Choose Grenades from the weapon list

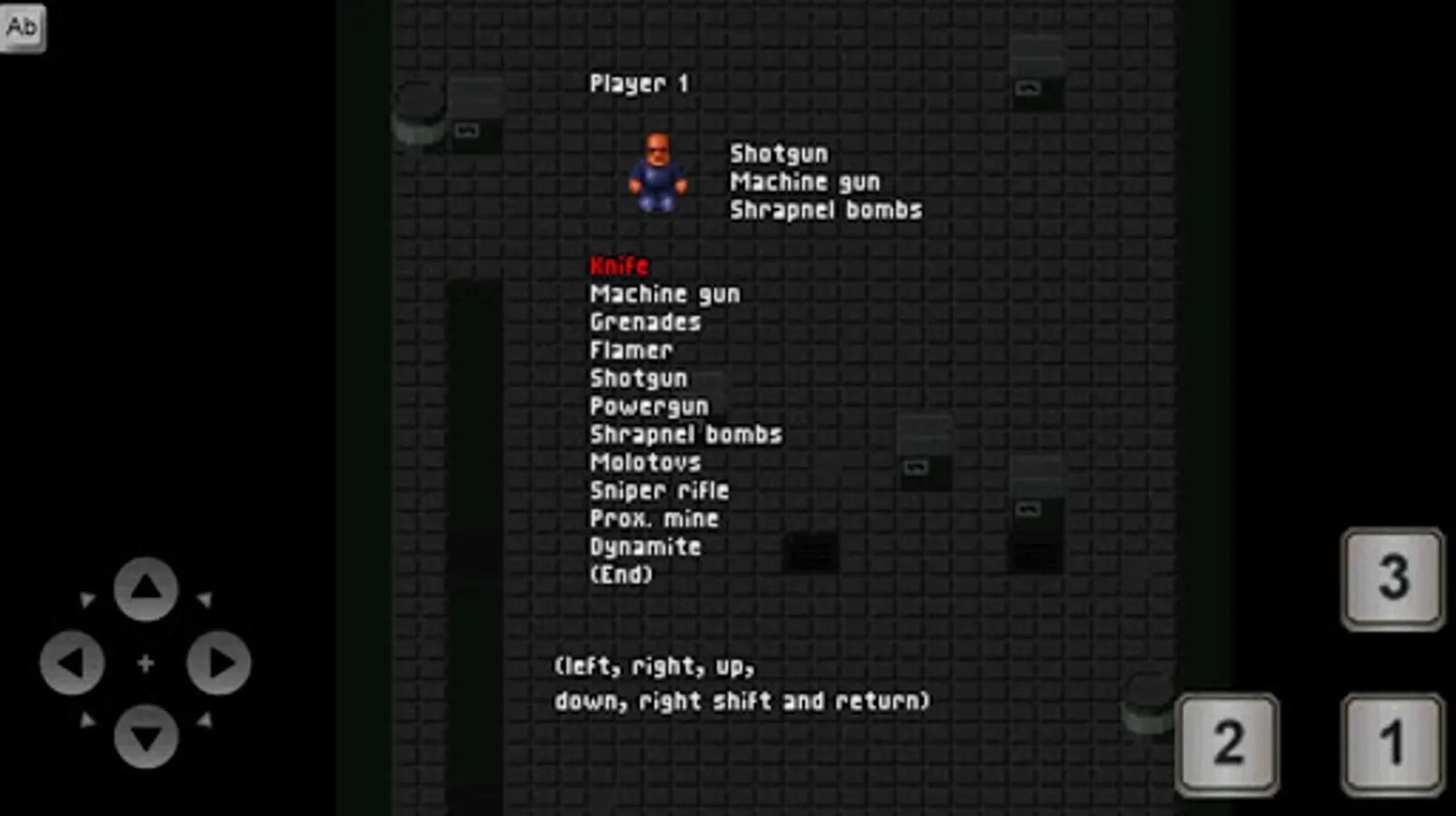click(x=645, y=321)
